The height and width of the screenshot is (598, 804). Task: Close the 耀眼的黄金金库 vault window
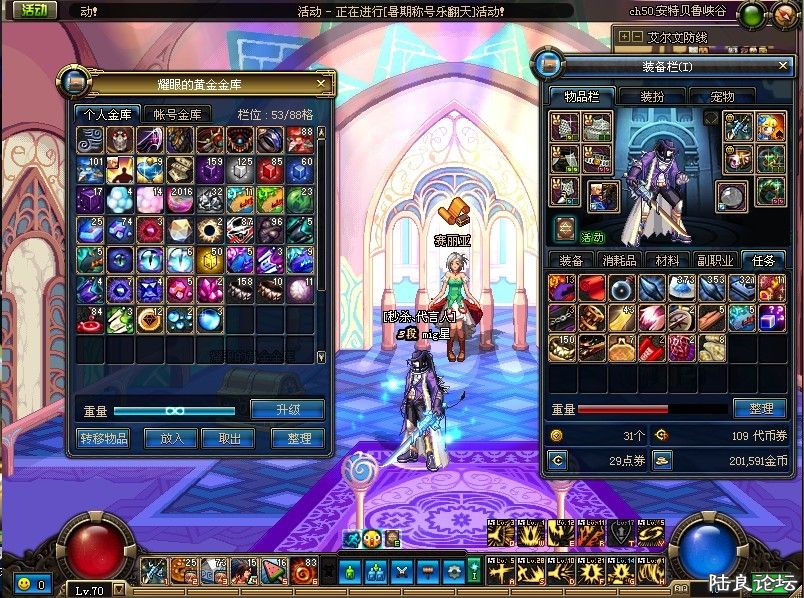point(321,84)
